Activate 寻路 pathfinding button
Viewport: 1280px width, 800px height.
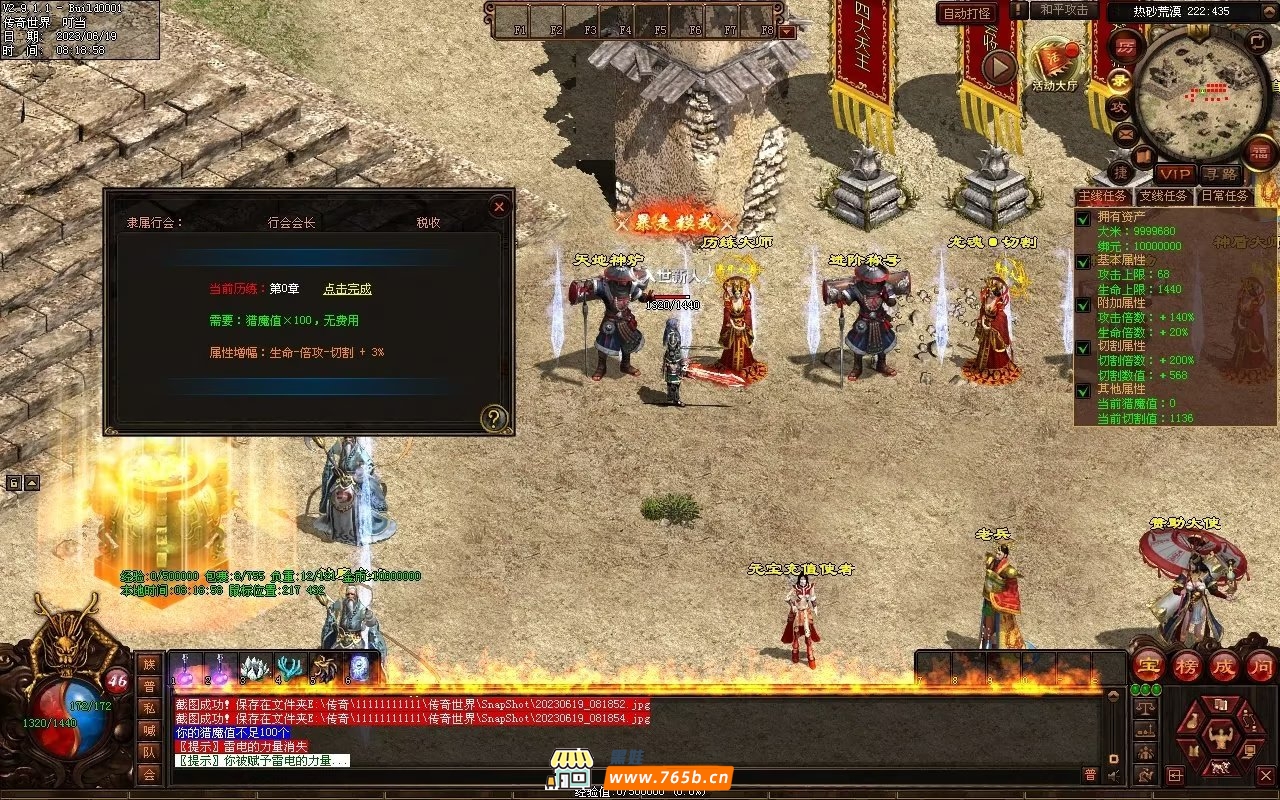point(1220,174)
